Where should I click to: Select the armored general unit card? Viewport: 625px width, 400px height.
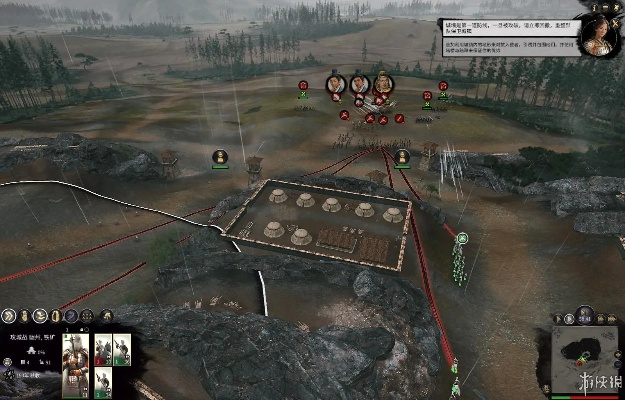point(76,367)
